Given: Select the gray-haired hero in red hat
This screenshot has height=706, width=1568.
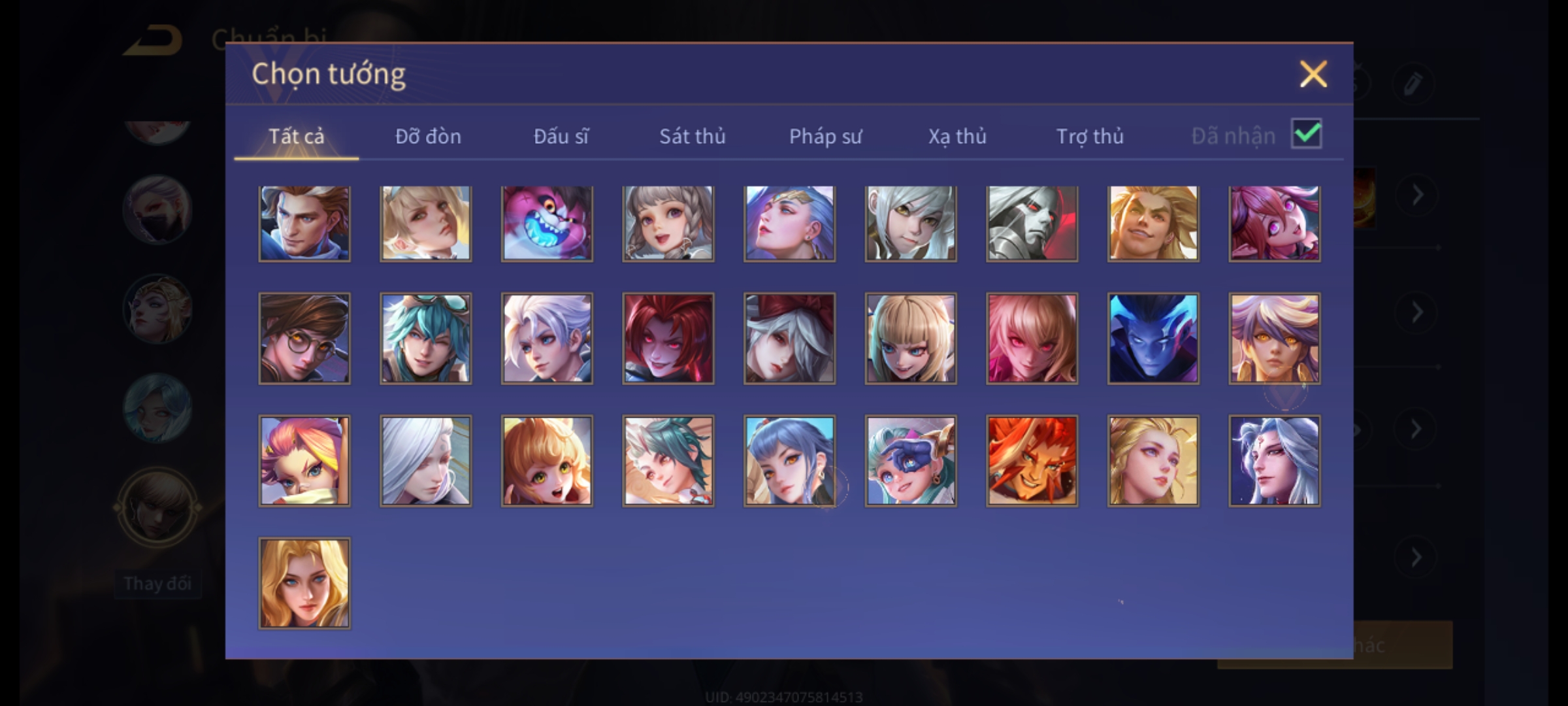Looking at the screenshot, I should point(789,338).
